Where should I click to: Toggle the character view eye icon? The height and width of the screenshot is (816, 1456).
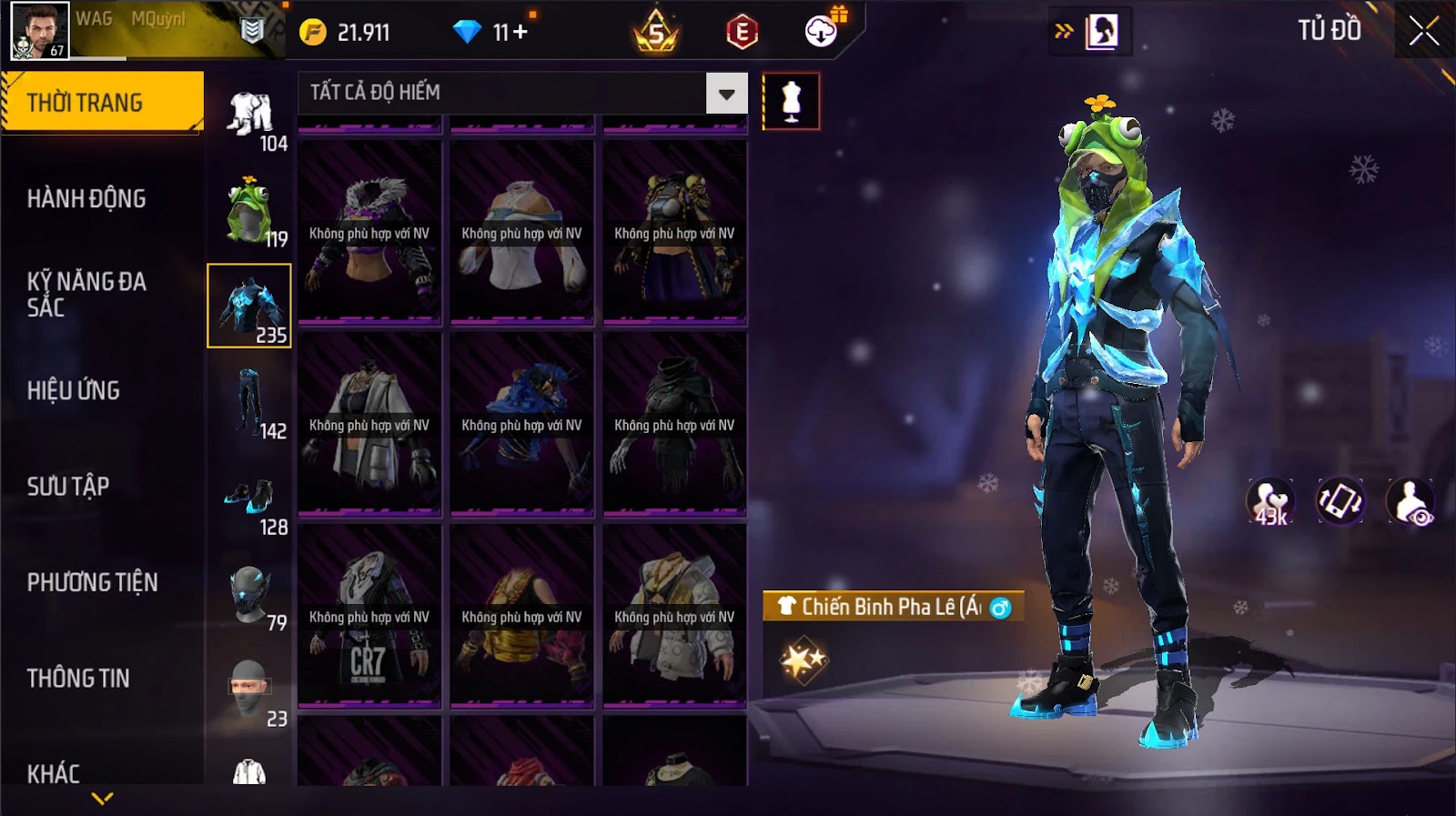coord(1410,502)
